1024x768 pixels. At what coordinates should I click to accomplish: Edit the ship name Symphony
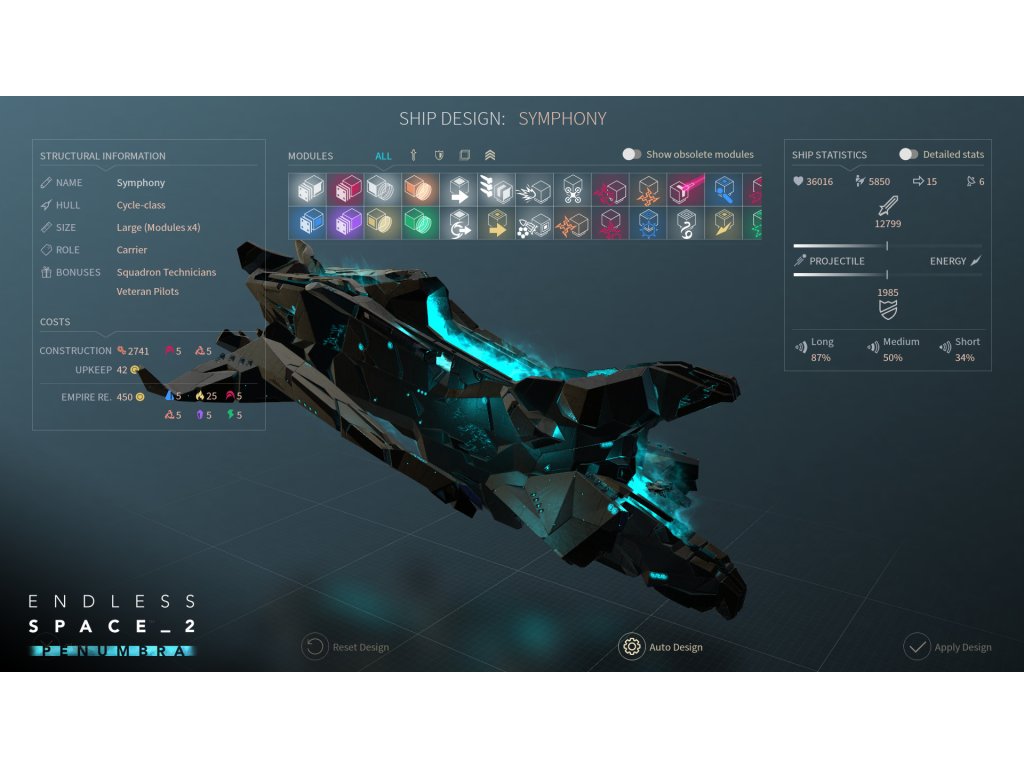141,183
